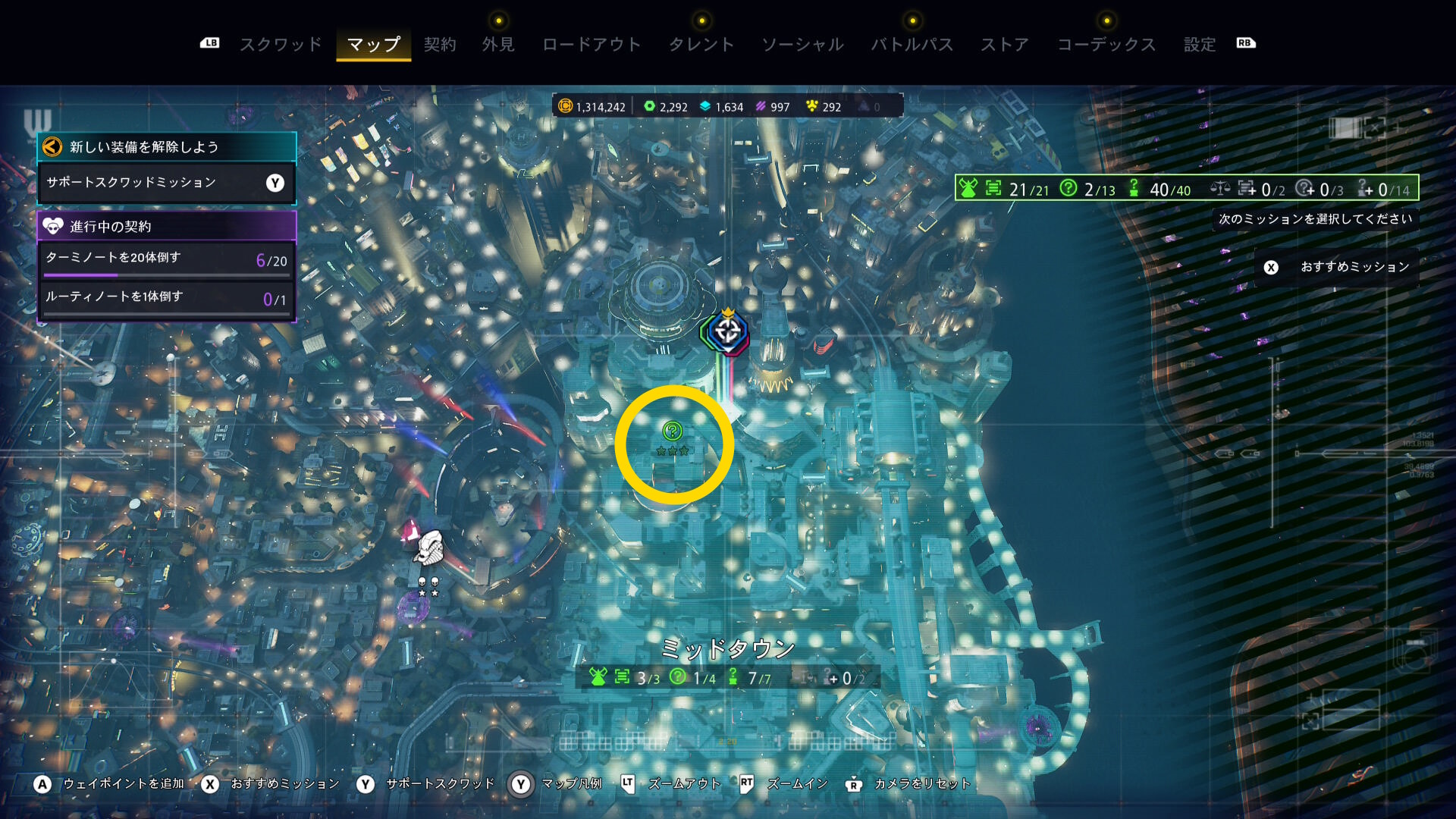Open the ターミノートを20体倒す contract row
Screen dimensions: 1456x819
pyautogui.click(x=166, y=259)
